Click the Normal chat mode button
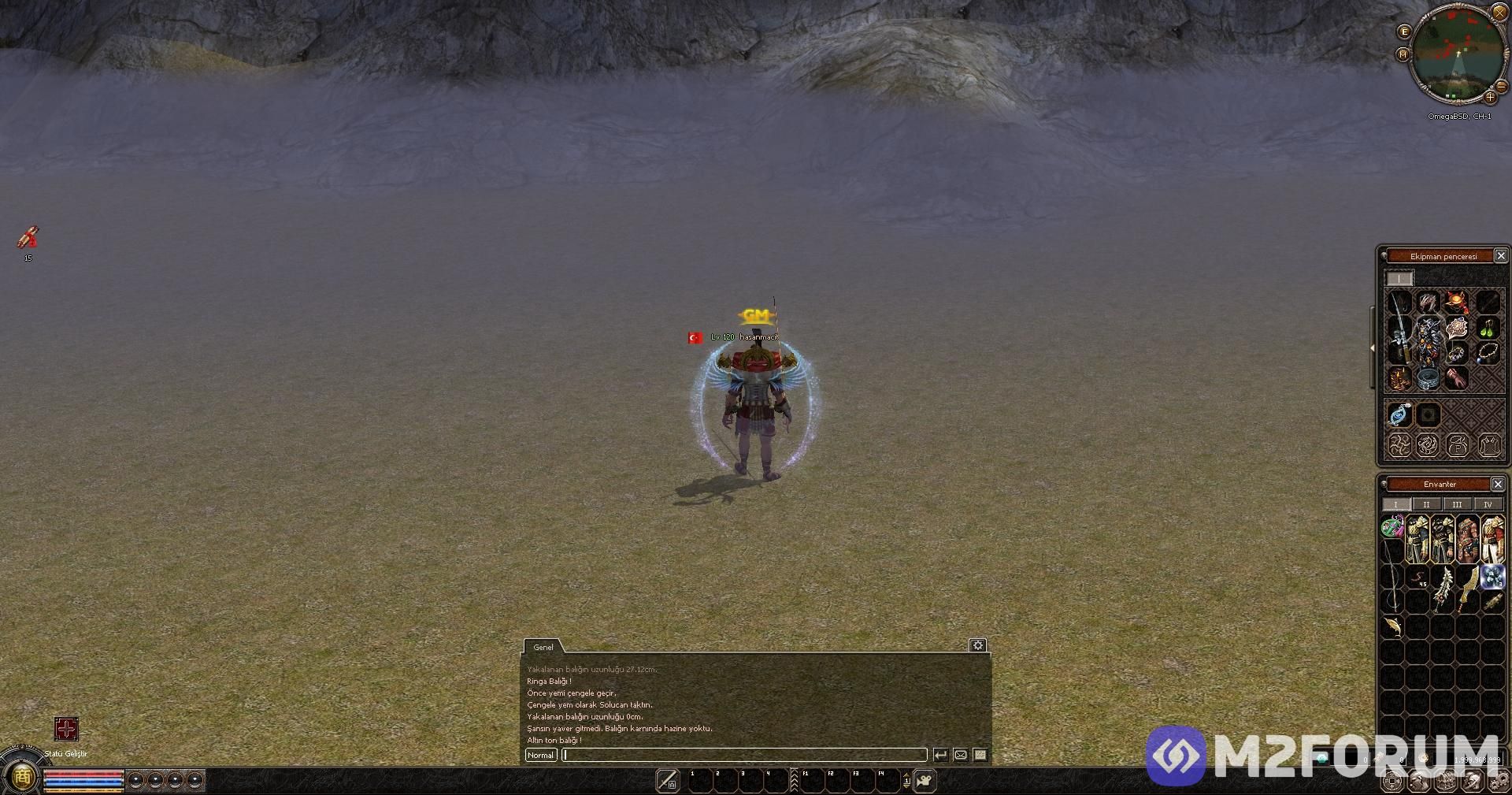This screenshot has width=1512, height=795. coord(541,755)
